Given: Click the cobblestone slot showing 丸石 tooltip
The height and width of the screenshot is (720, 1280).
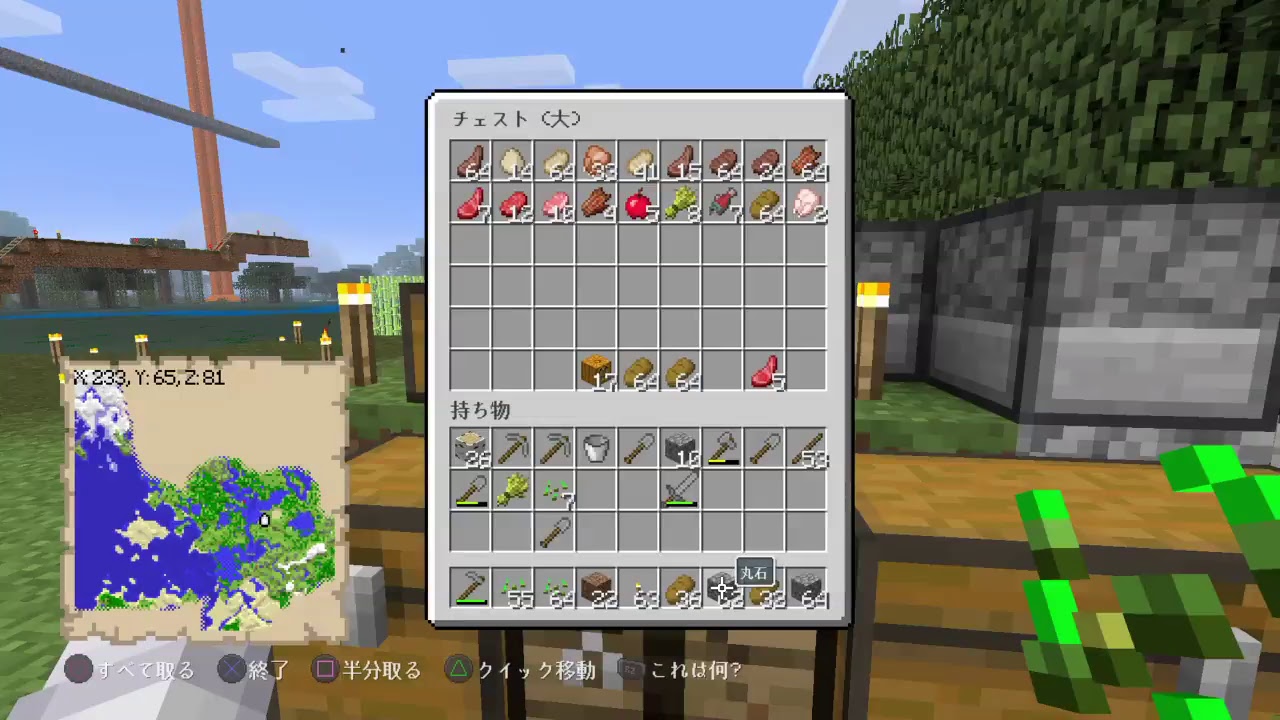Looking at the screenshot, I should point(723,590).
